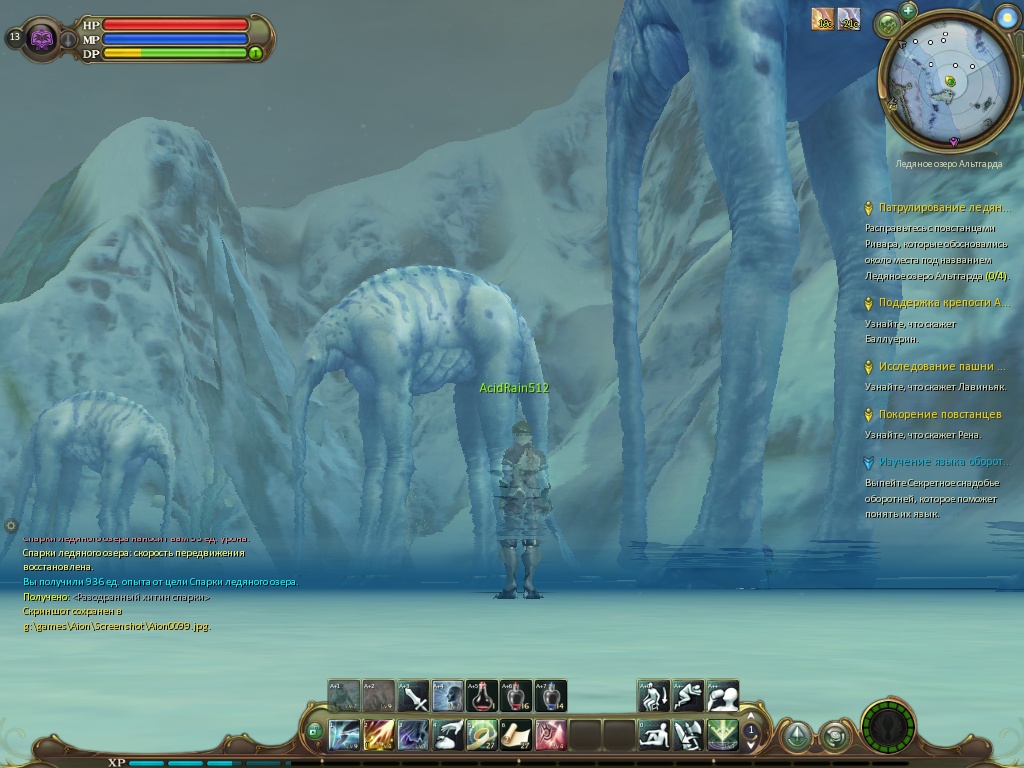Open the purple character portrait emblem
Image resolution: width=1024 pixels, height=768 pixels.
pyautogui.click(x=42, y=39)
